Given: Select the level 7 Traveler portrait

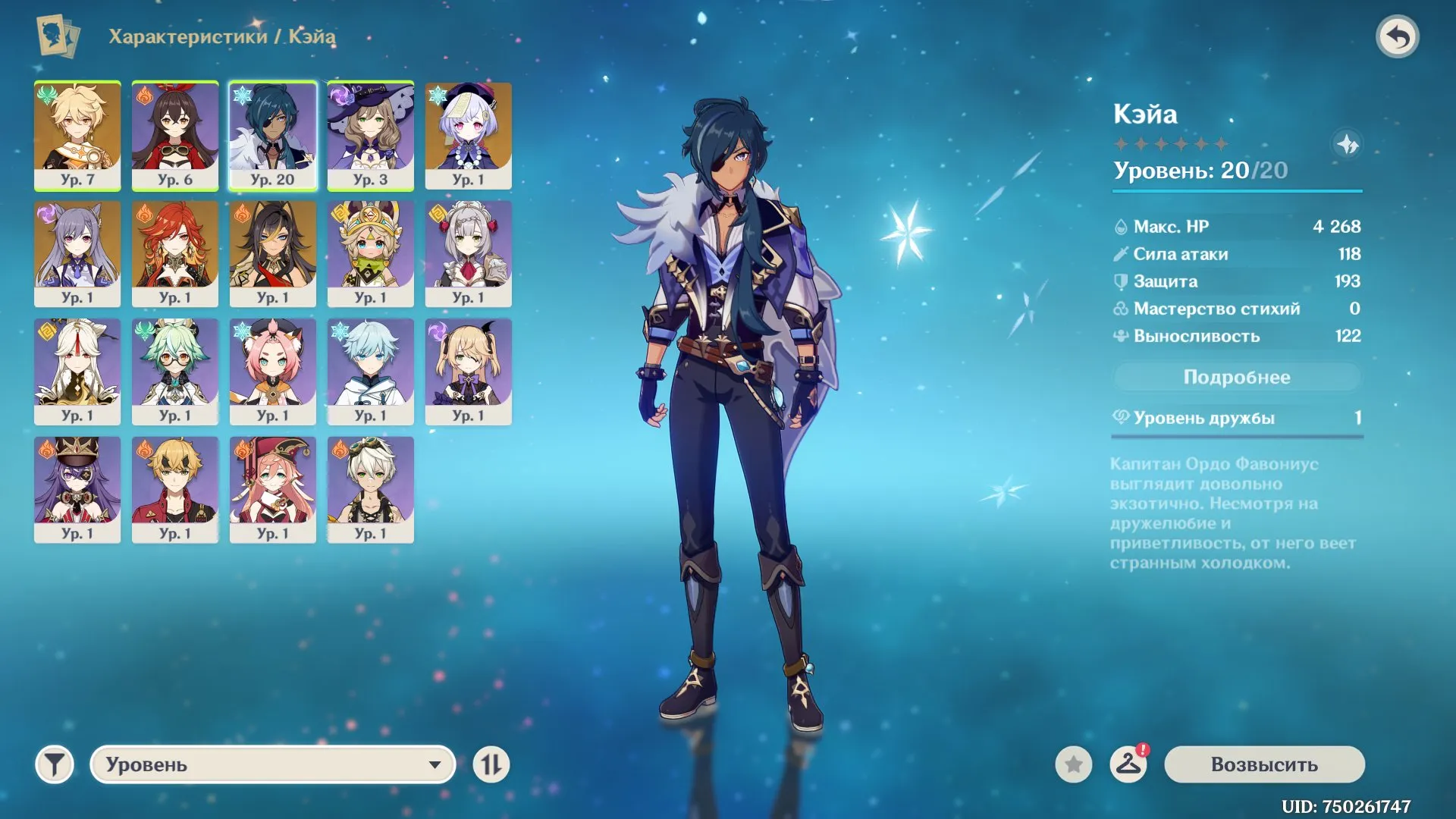Looking at the screenshot, I should pyautogui.click(x=77, y=136).
